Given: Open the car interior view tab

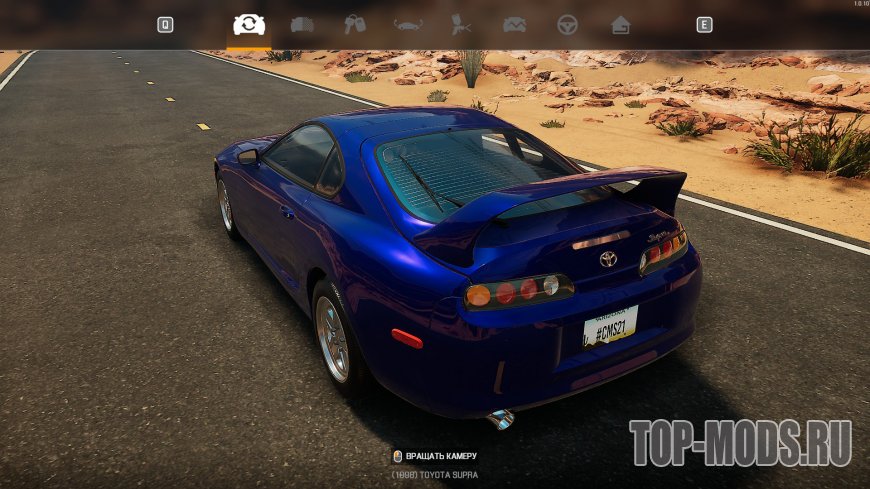Looking at the screenshot, I should [x=302, y=25].
